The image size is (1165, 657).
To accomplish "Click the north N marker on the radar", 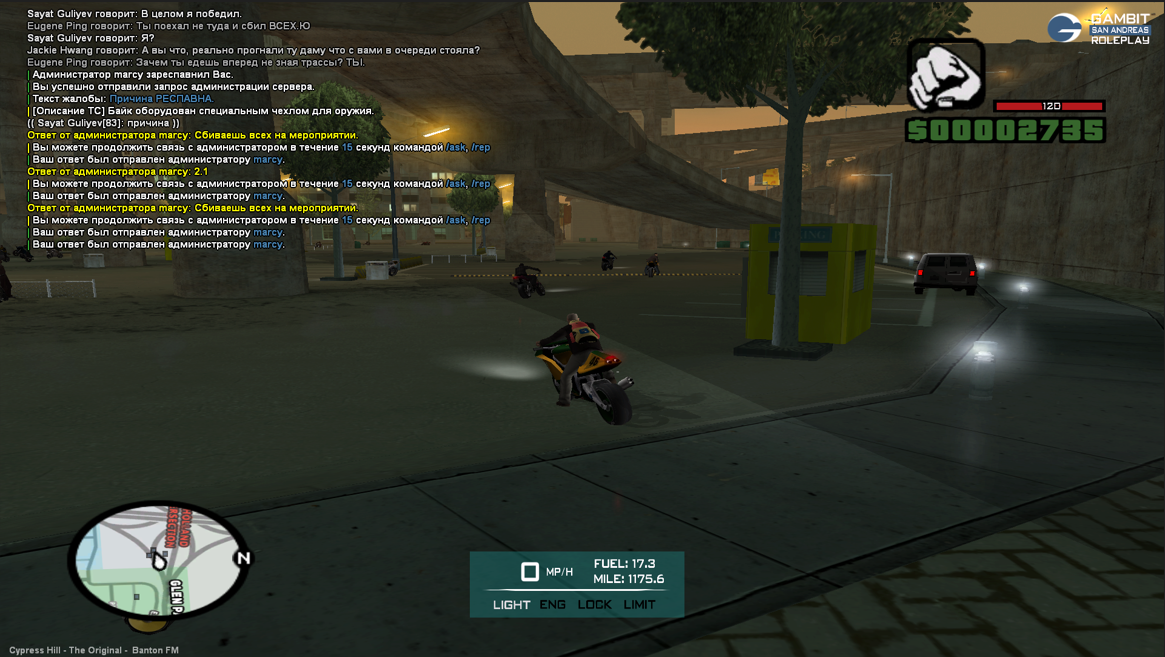I will [x=243, y=558].
